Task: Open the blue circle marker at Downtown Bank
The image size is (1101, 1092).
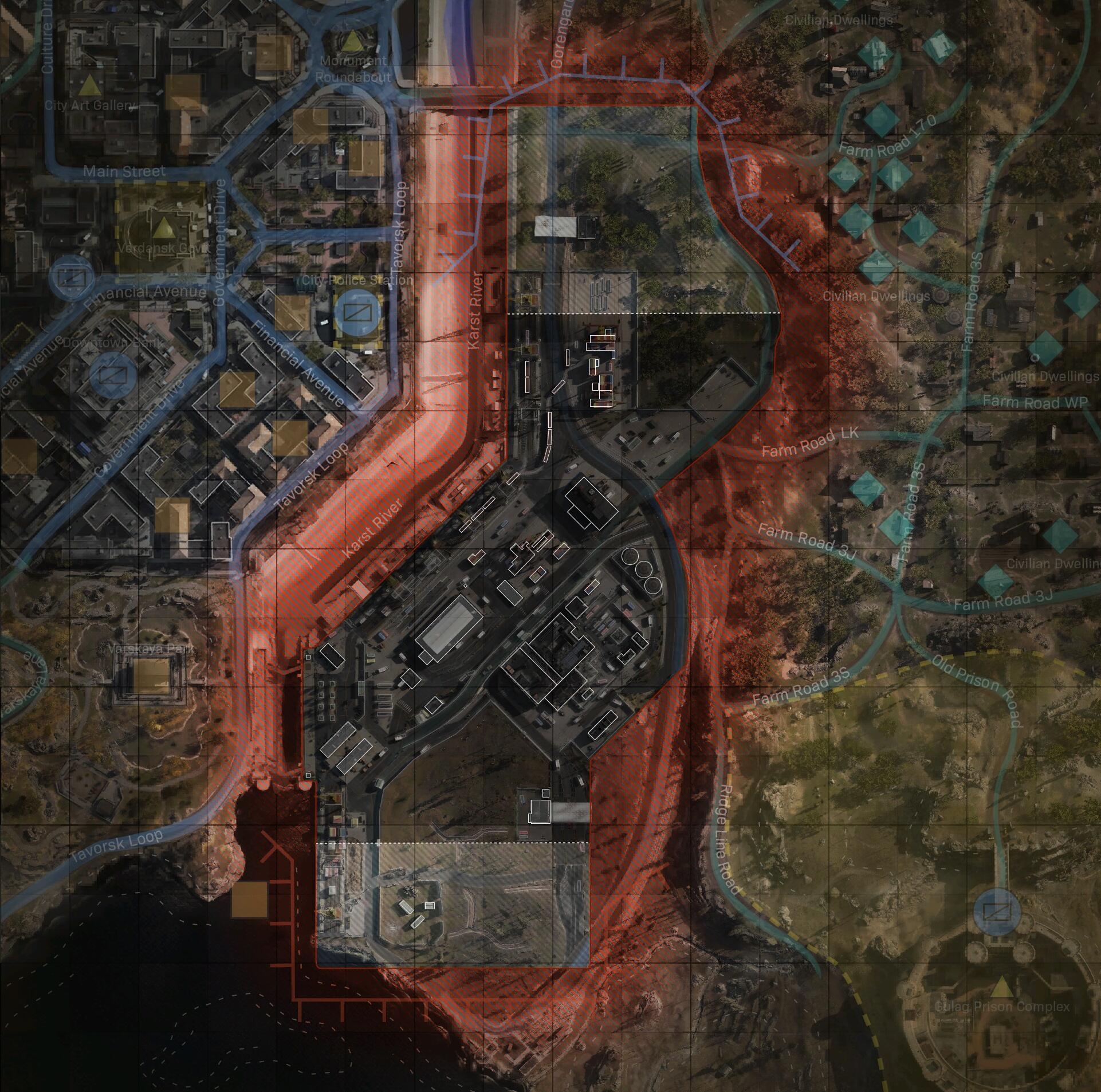Action: click(x=113, y=376)
